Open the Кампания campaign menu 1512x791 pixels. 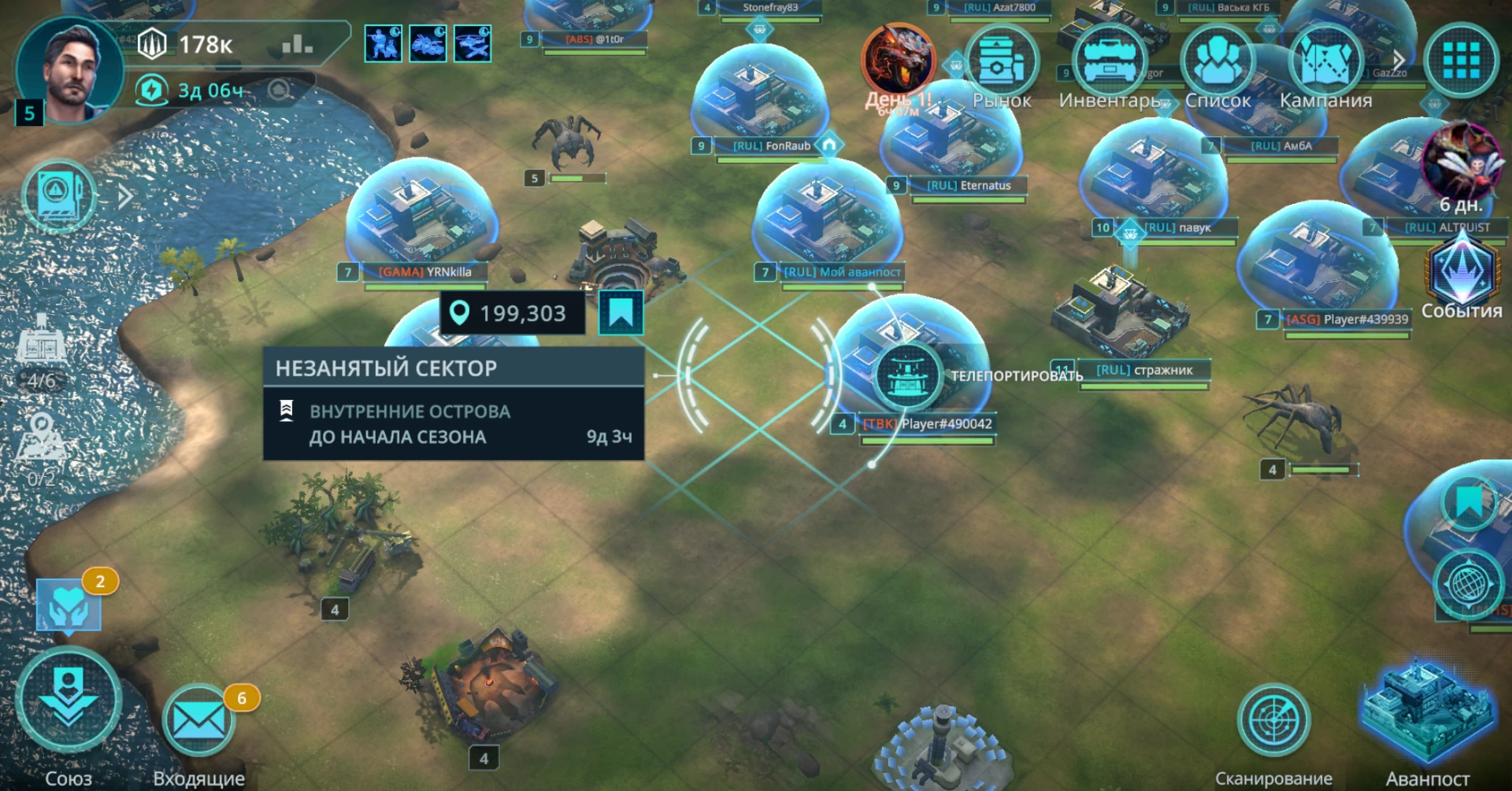point(1325,63)
